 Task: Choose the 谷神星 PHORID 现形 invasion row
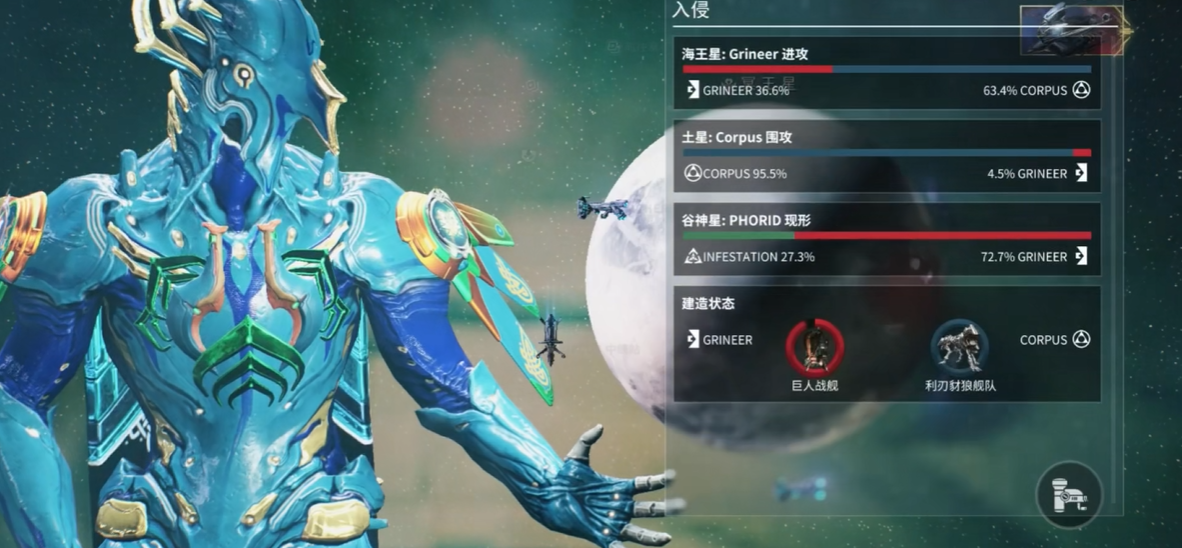click(886, 239)
